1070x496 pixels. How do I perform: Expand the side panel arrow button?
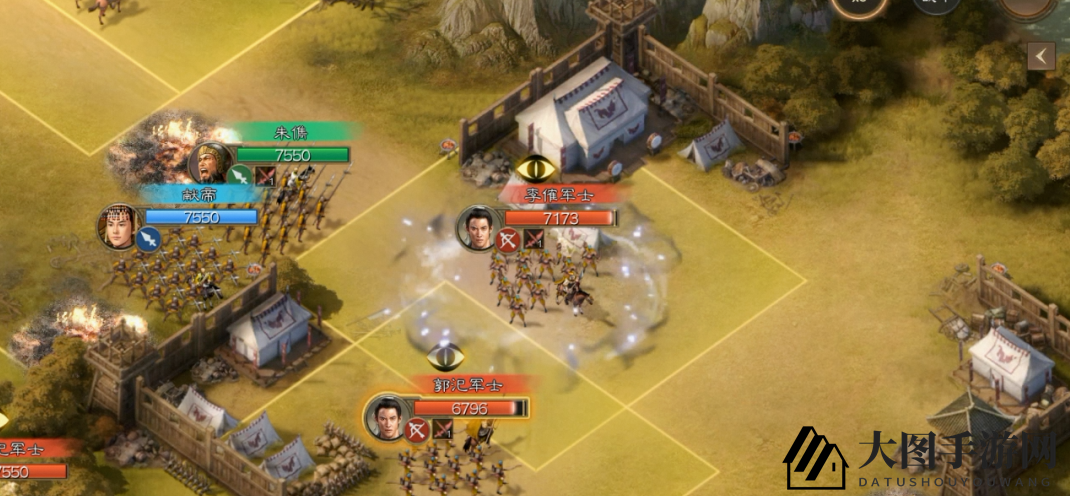point(1041,56)
